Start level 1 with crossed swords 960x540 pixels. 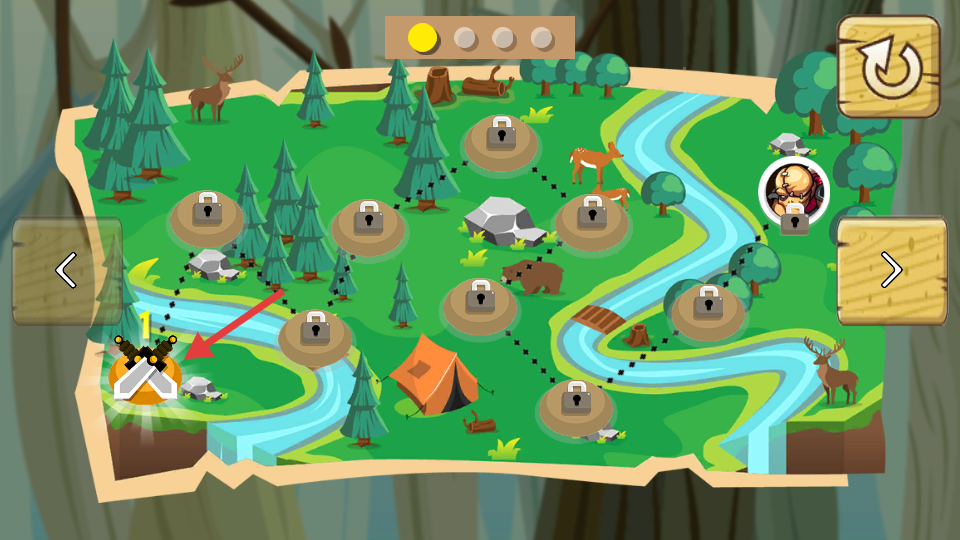[145, 372]
